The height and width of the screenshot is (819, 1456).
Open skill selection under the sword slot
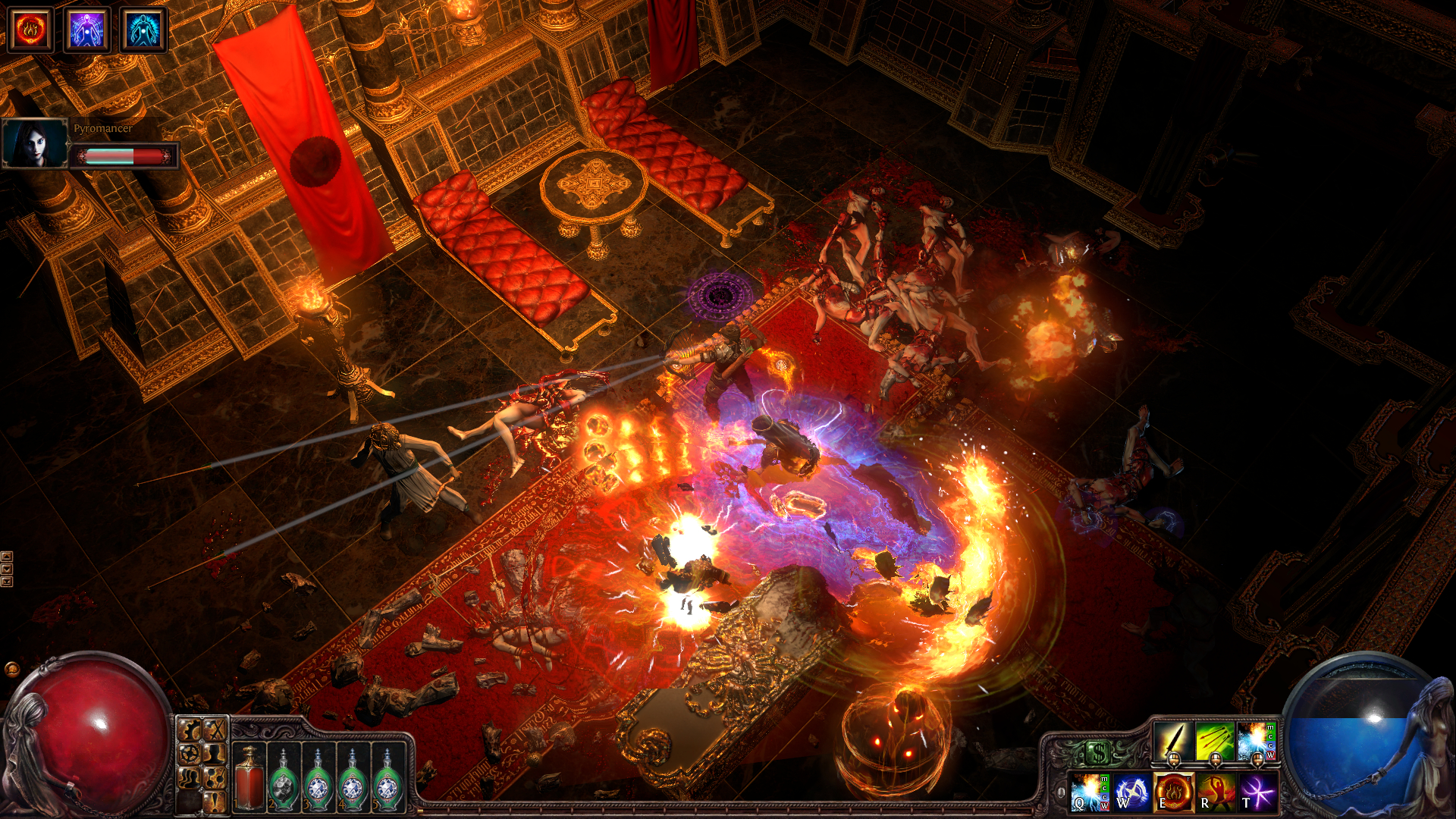click(1173, 760)
